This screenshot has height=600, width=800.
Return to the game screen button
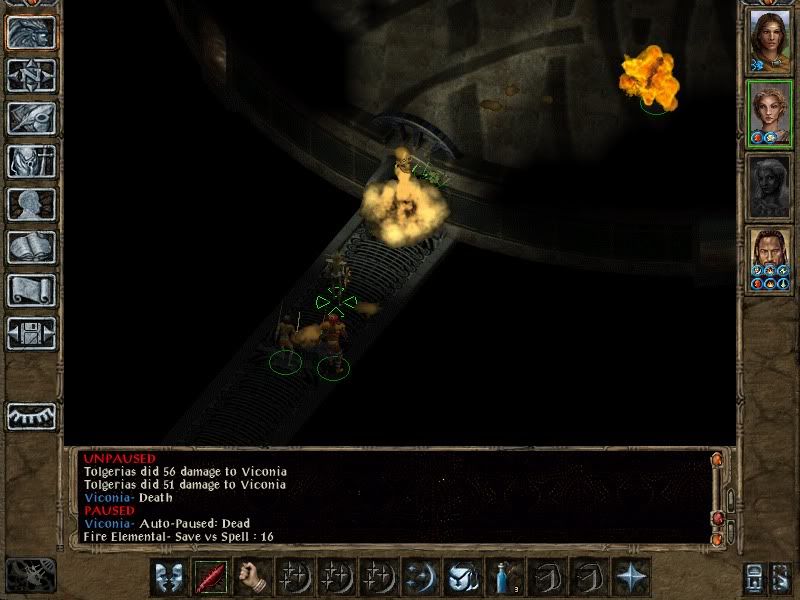[31, 33]
